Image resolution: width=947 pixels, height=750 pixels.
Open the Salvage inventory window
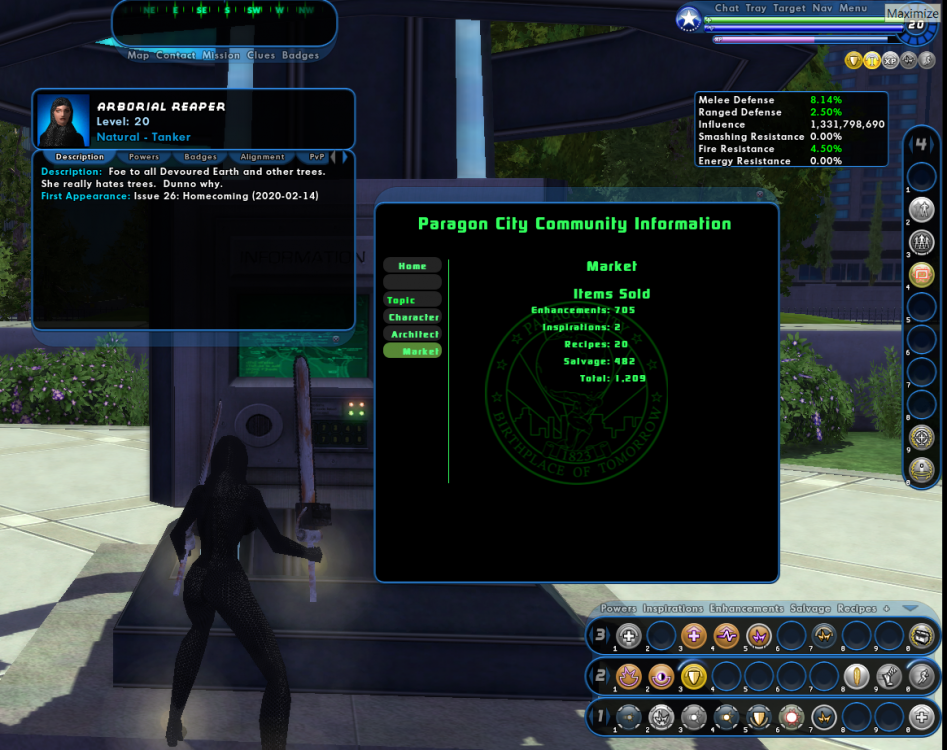pos(809,609)
